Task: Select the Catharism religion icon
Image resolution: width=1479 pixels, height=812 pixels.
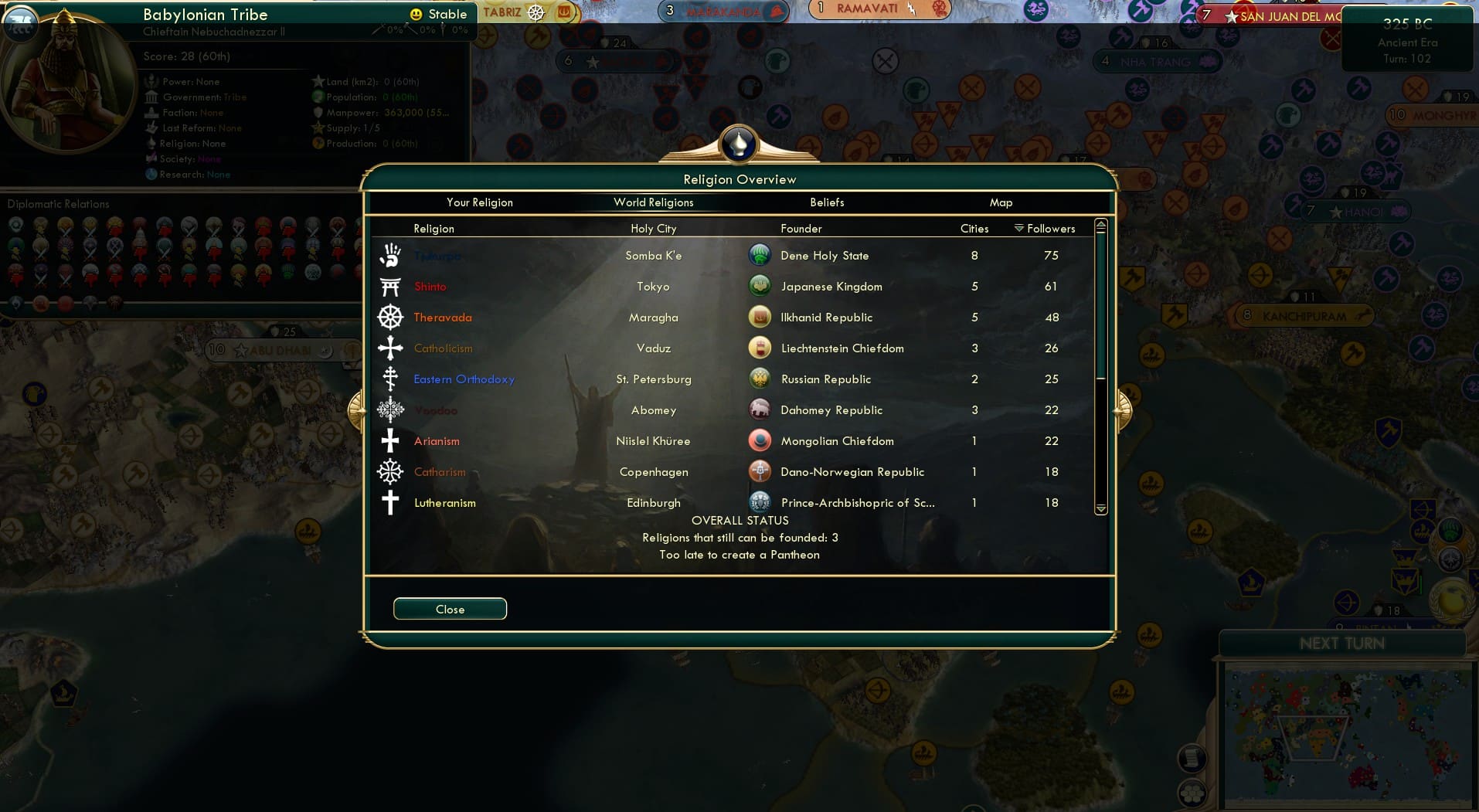Action: (x=391, y=471)
